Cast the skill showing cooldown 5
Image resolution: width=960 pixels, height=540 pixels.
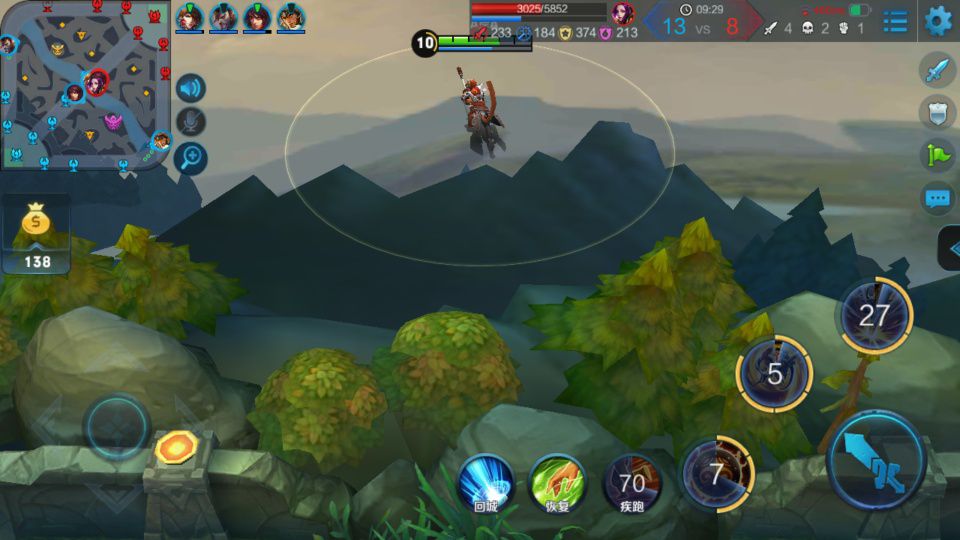774,374
